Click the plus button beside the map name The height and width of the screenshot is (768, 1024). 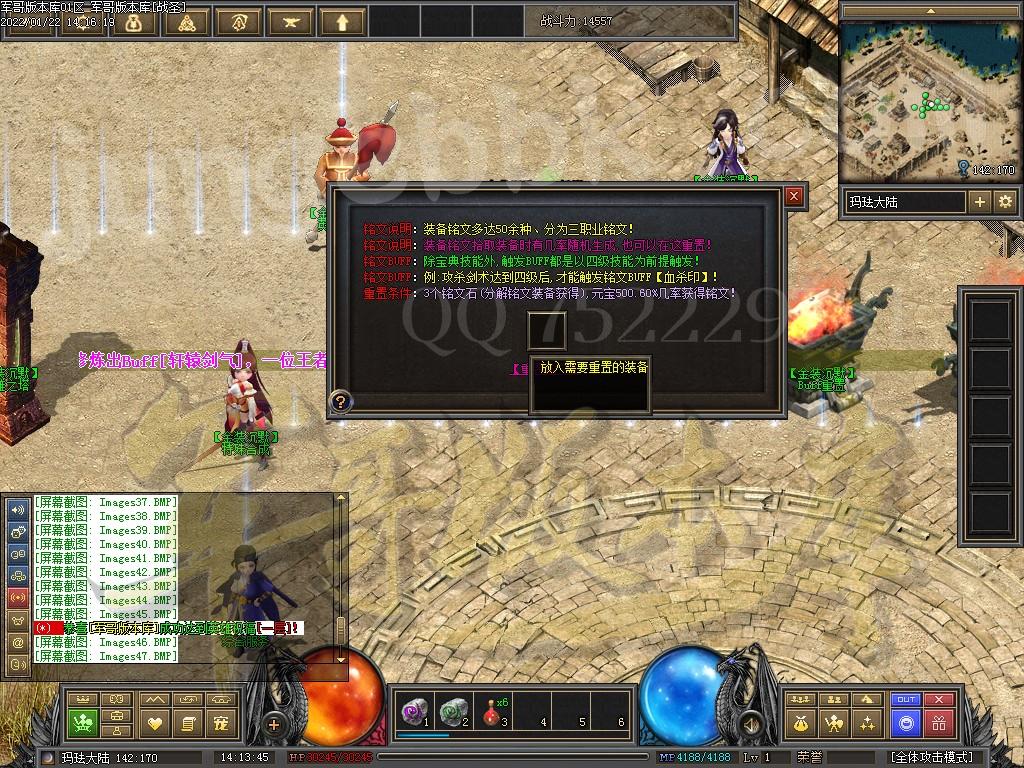pos(979,202)
